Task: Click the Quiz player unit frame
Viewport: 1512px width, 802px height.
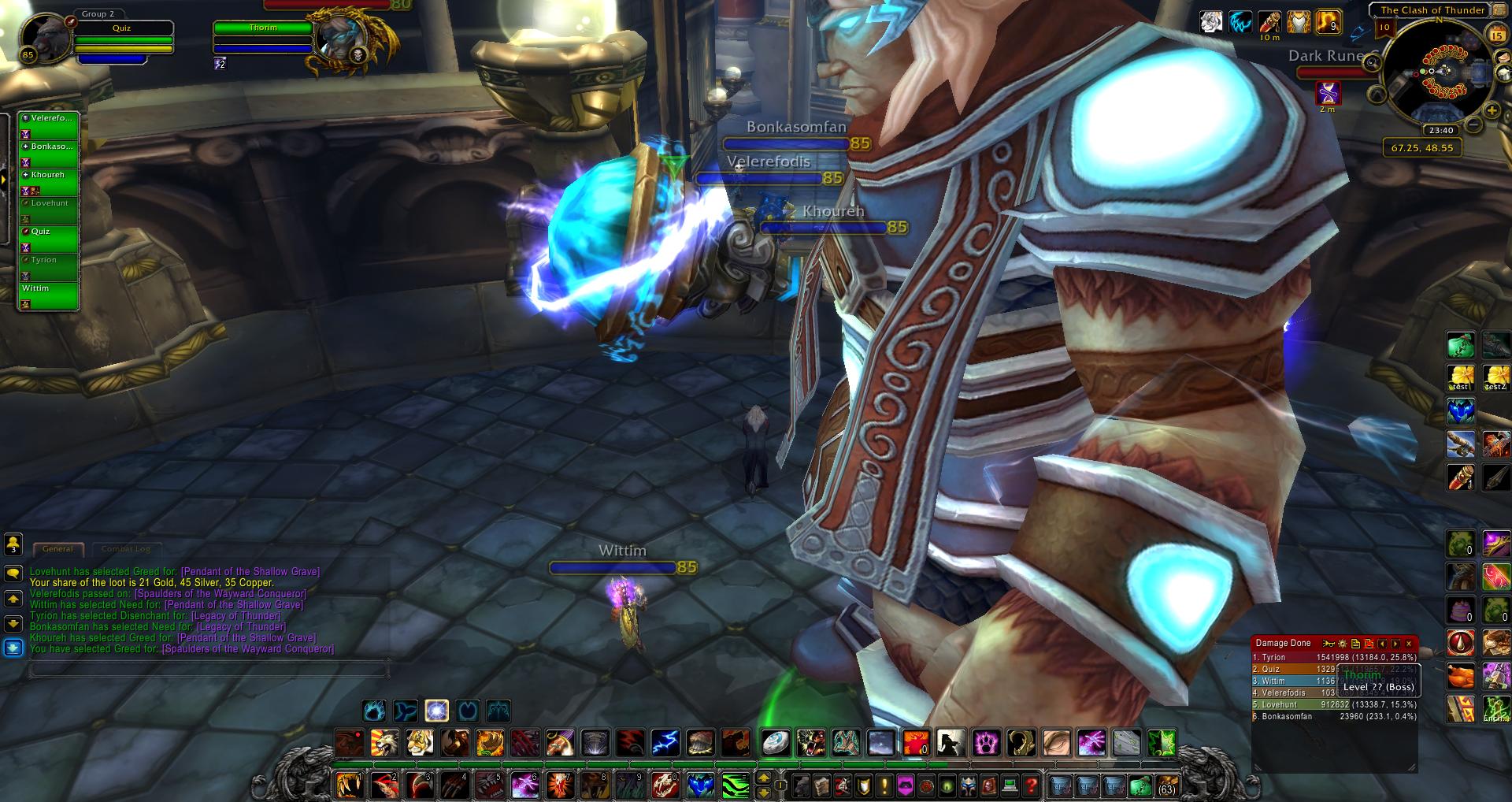Action: [x=122, y=38]
